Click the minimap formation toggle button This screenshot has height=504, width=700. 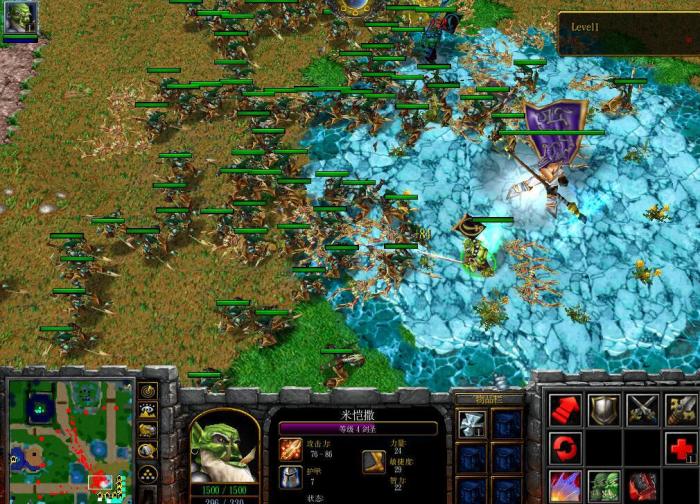tap(147, 472)
